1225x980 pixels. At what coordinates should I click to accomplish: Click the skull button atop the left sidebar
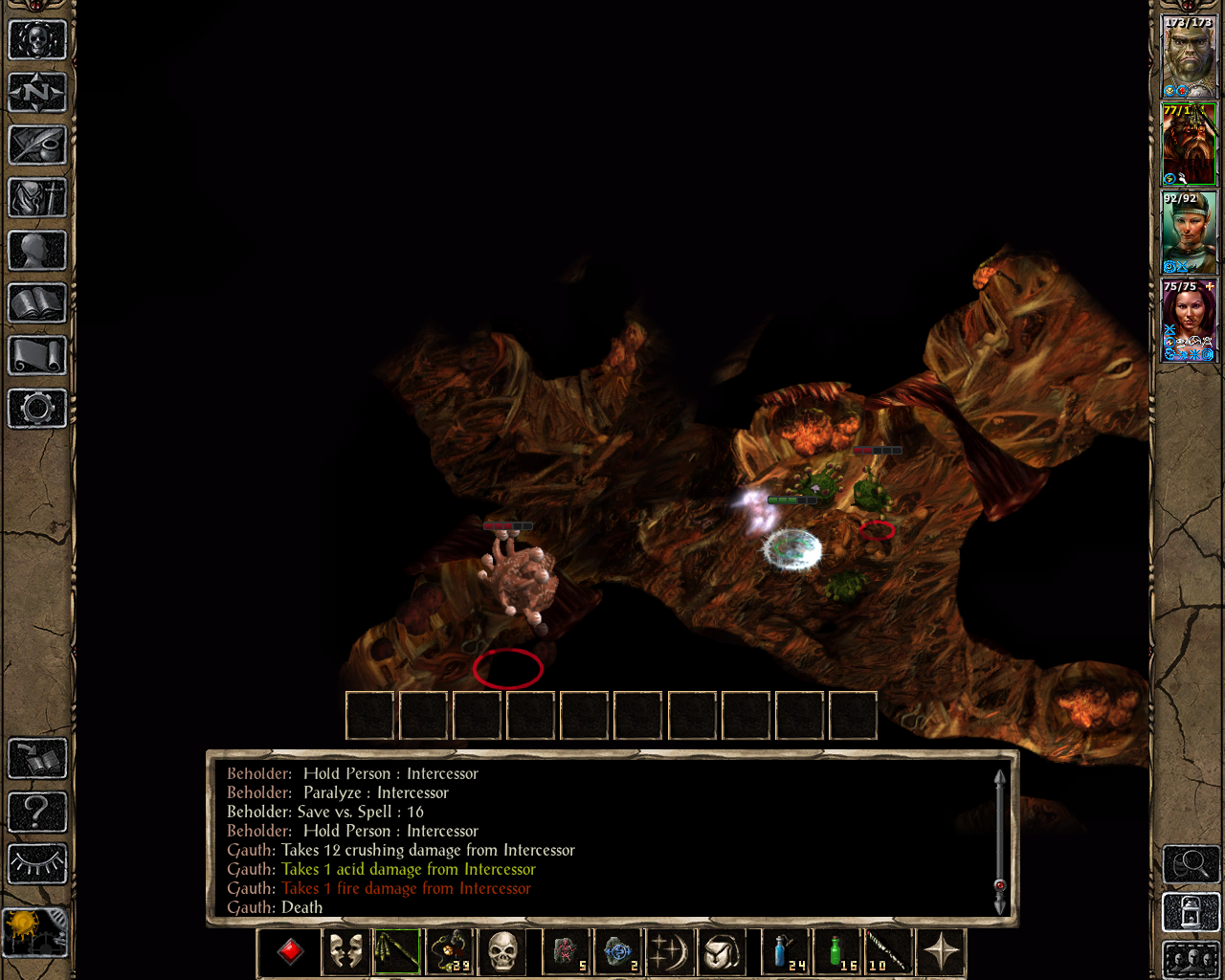tap(37, 40)
